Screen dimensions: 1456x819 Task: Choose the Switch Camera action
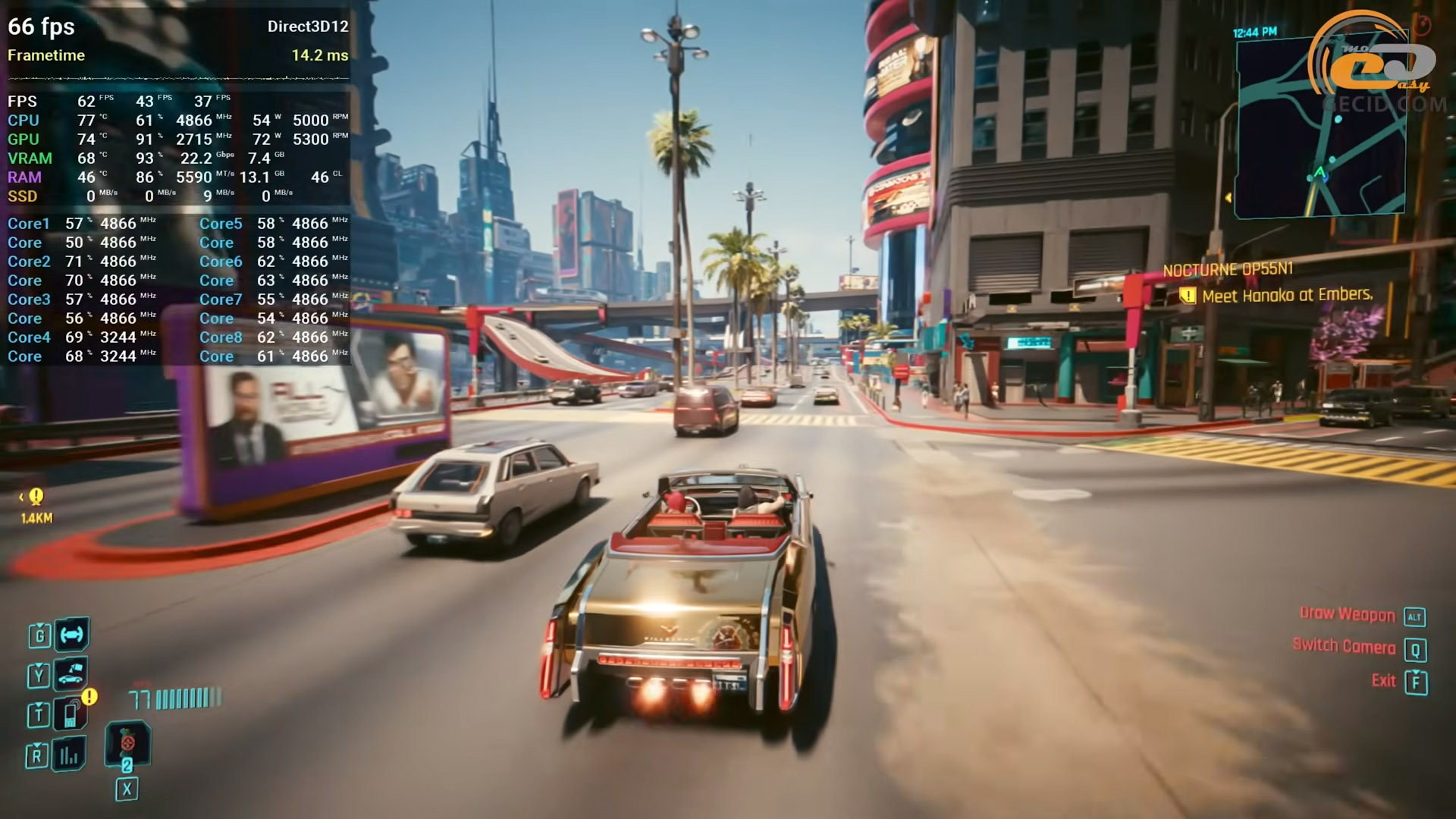(1344, 647)
